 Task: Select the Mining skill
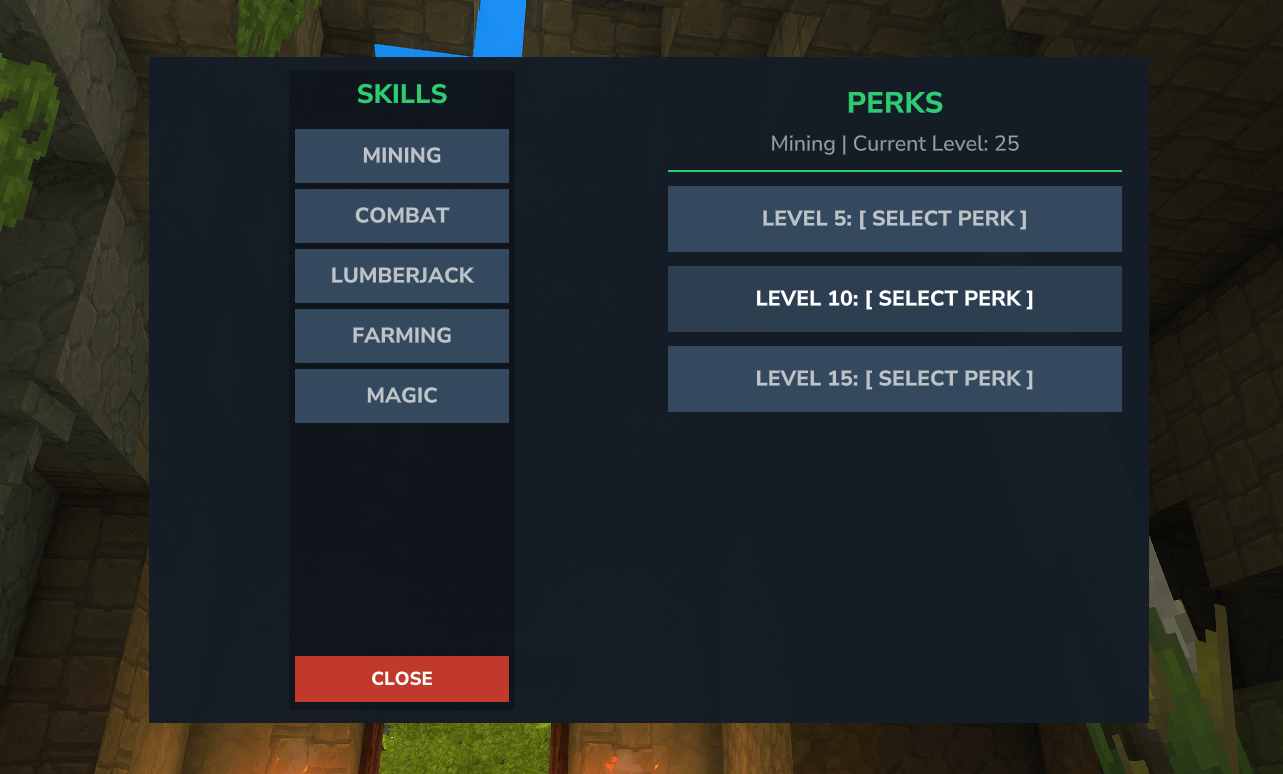401,156
